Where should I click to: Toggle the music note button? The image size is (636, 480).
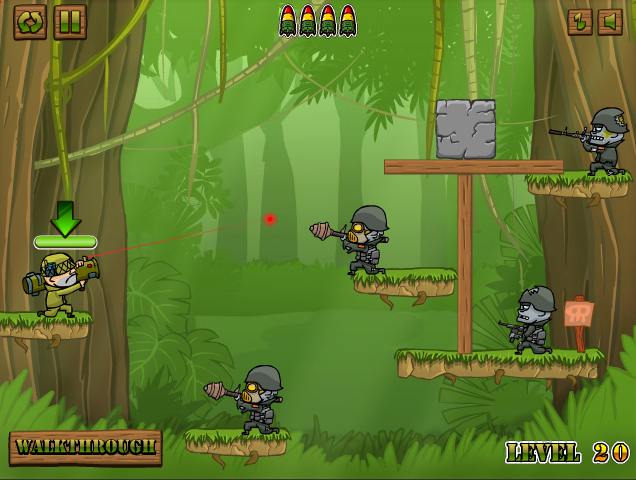(580, 21)
